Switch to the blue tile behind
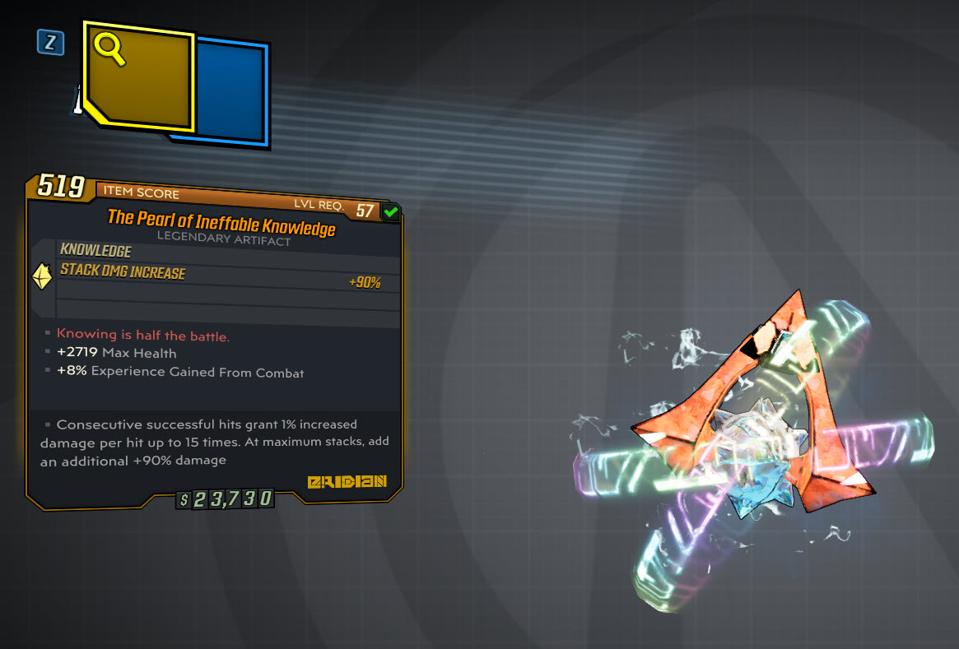 [232, 92]
